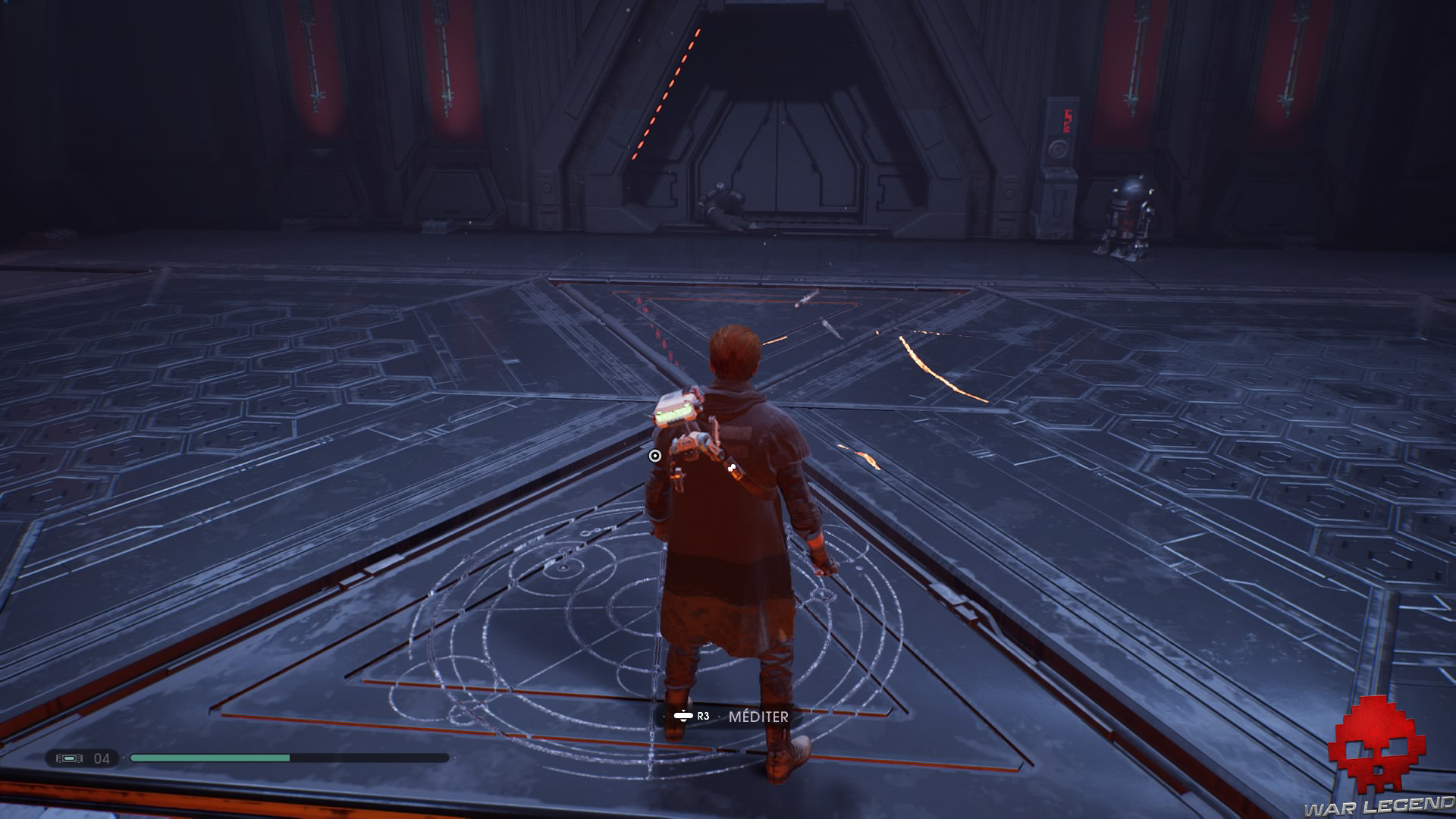Toggle meditation via the MÉDITER prompt

(x=758, y=716)
